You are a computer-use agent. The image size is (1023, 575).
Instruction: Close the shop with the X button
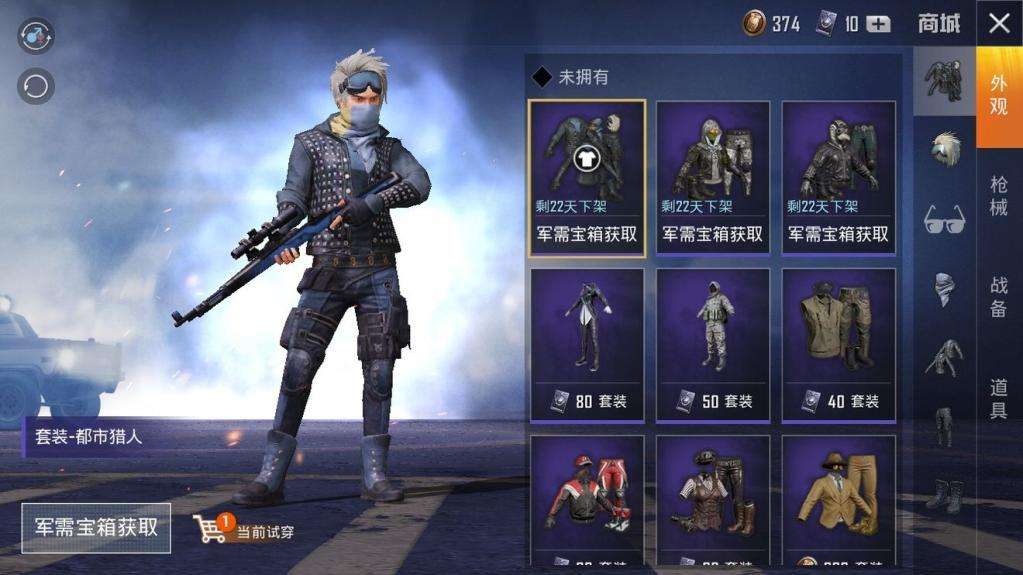tap(999, 24)
